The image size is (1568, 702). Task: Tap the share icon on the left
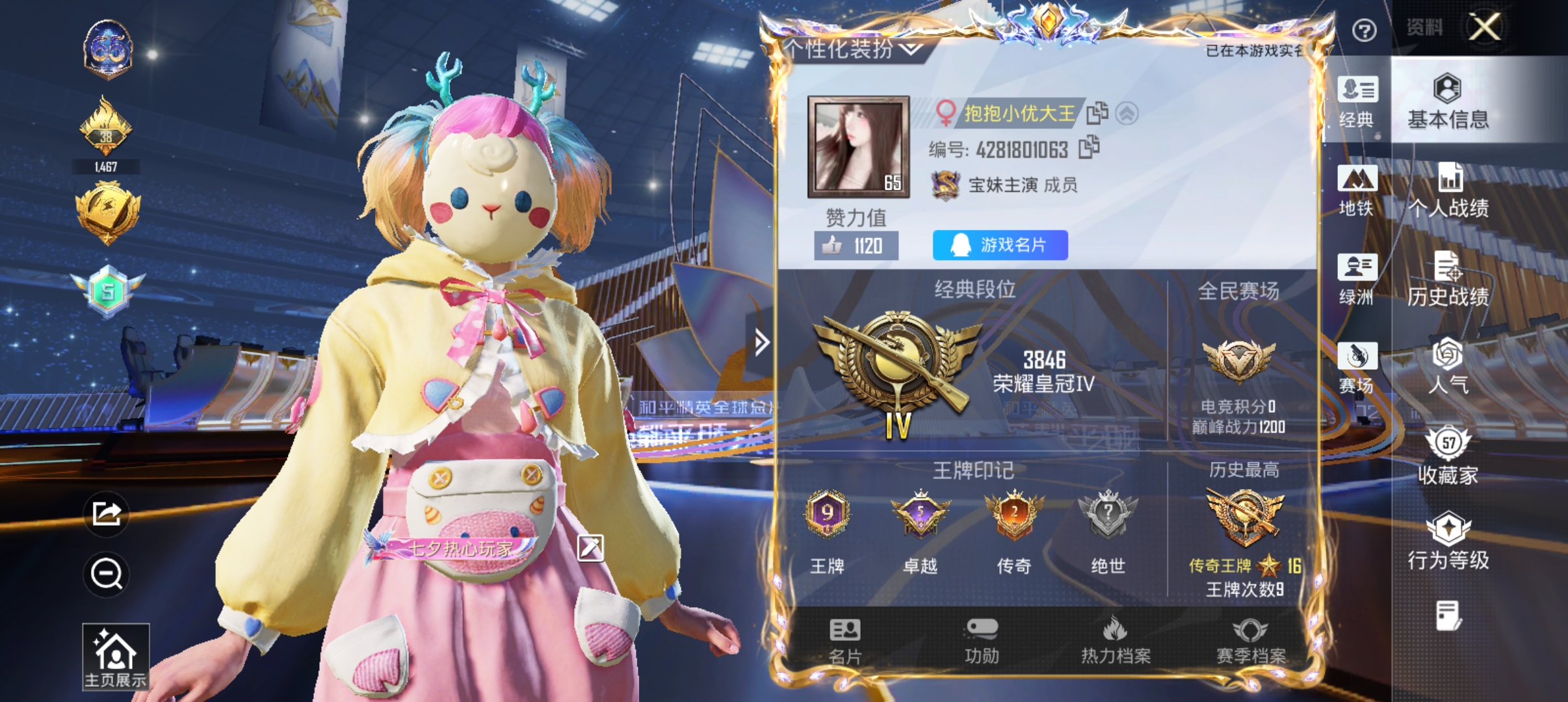106,513
